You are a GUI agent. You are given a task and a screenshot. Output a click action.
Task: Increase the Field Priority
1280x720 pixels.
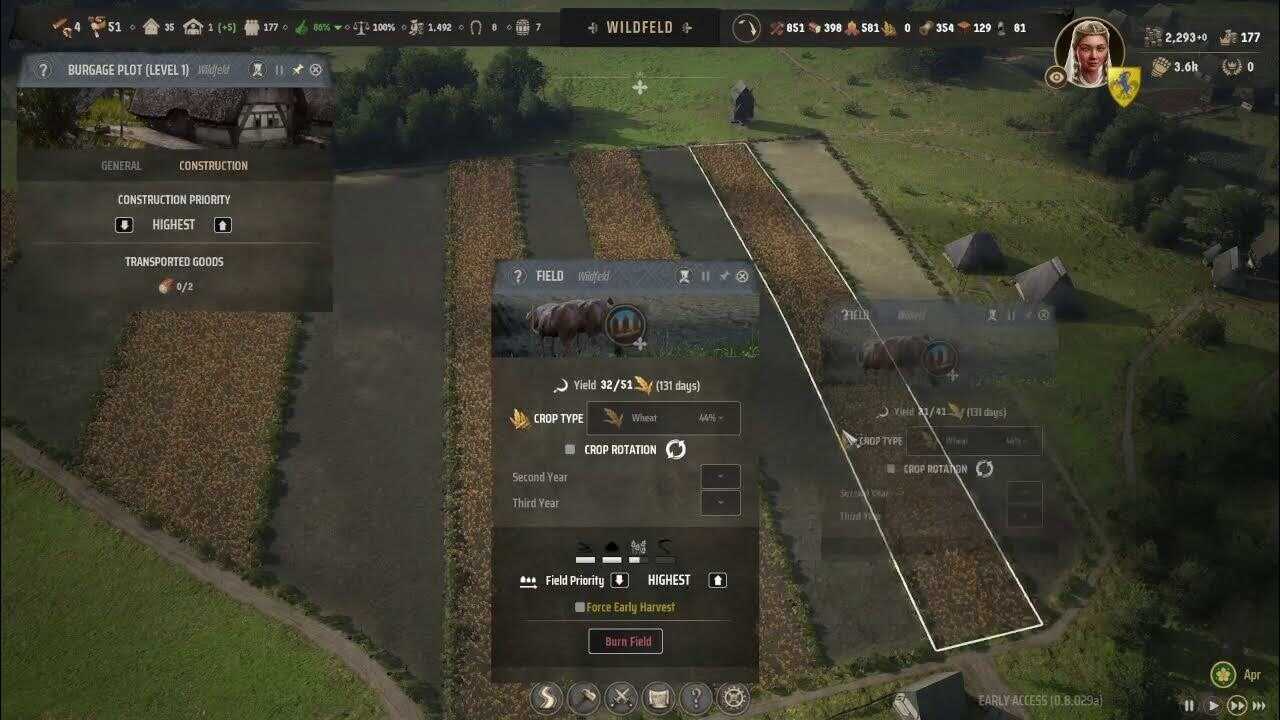[717, 580]
